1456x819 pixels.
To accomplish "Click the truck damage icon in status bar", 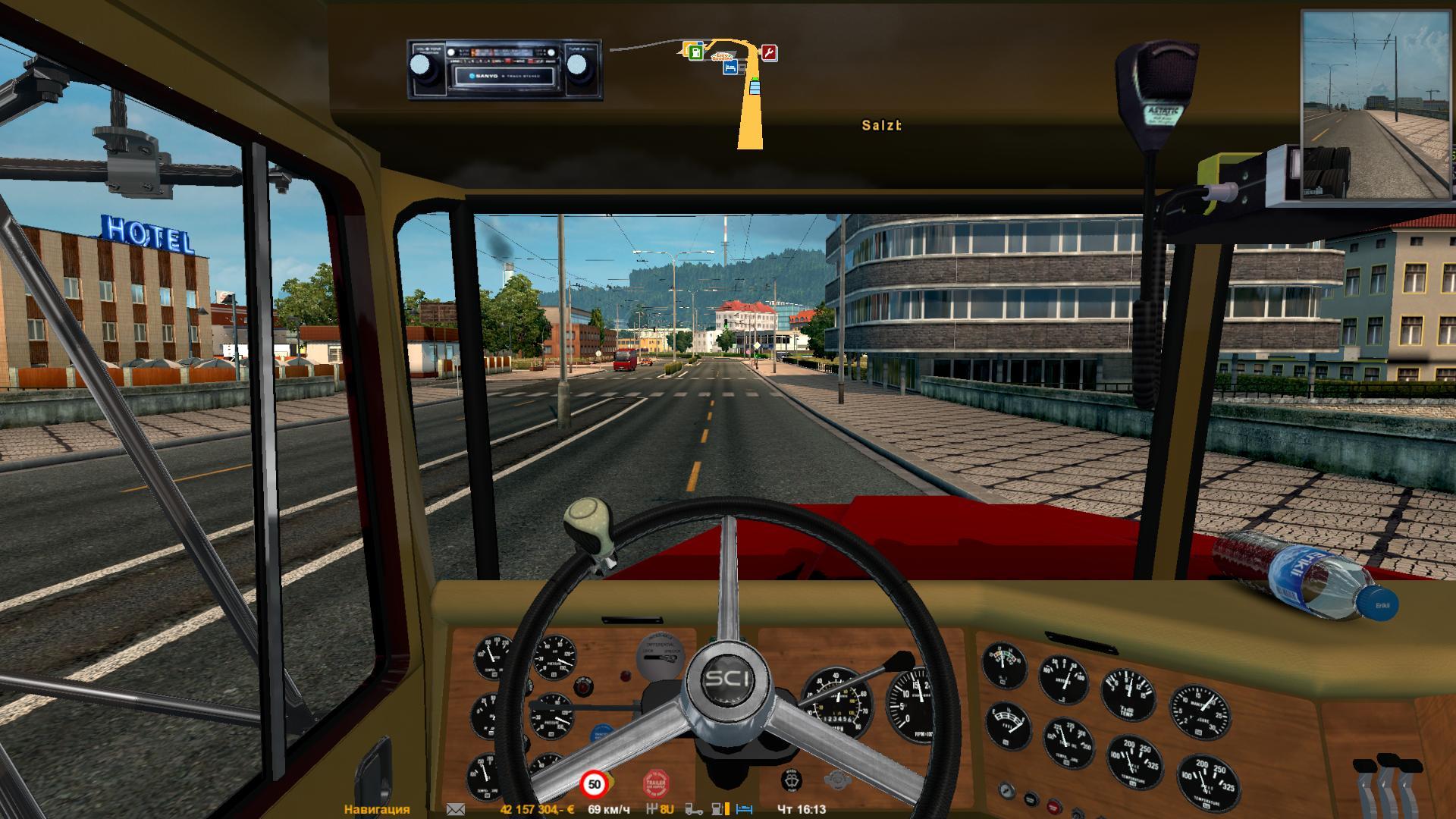I will pyautogui.click(x=694, y=809).
